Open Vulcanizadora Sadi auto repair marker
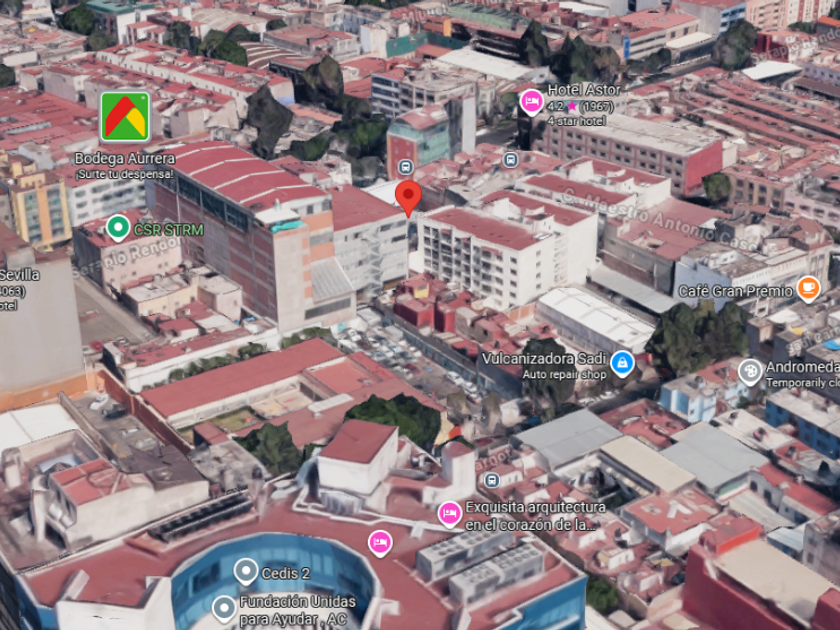This screenshot has height=630, width=840. [622, 362]
